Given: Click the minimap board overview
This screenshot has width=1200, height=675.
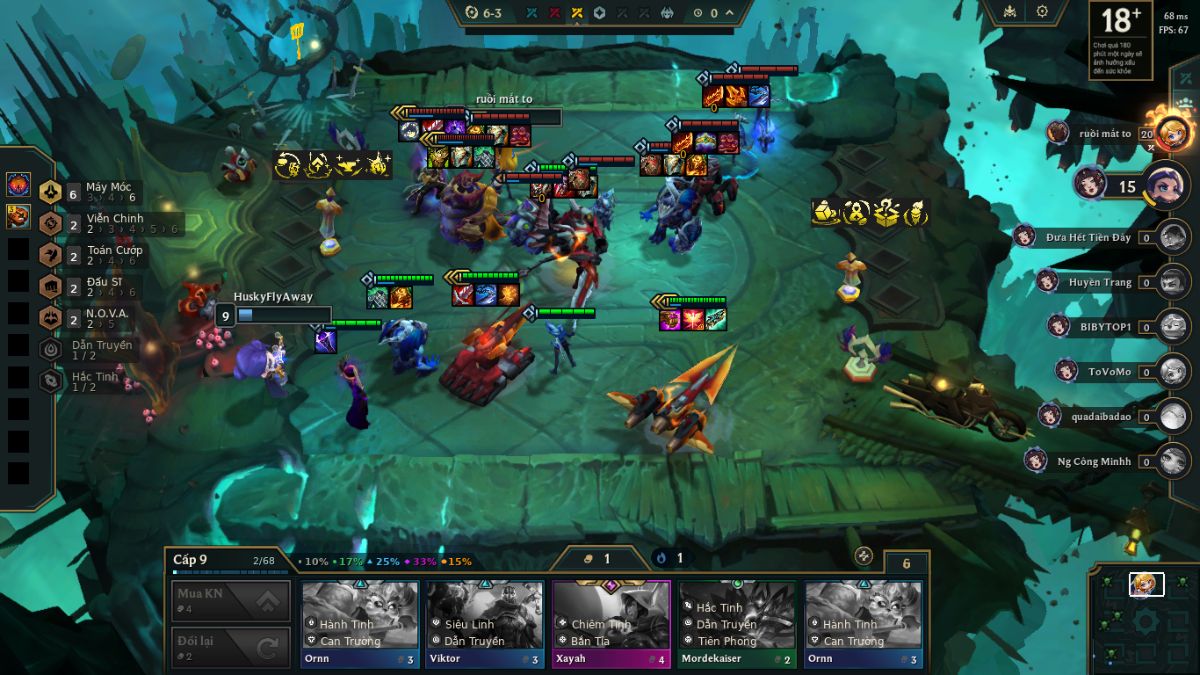Looking at the screenshot, I should [1144, 619].
